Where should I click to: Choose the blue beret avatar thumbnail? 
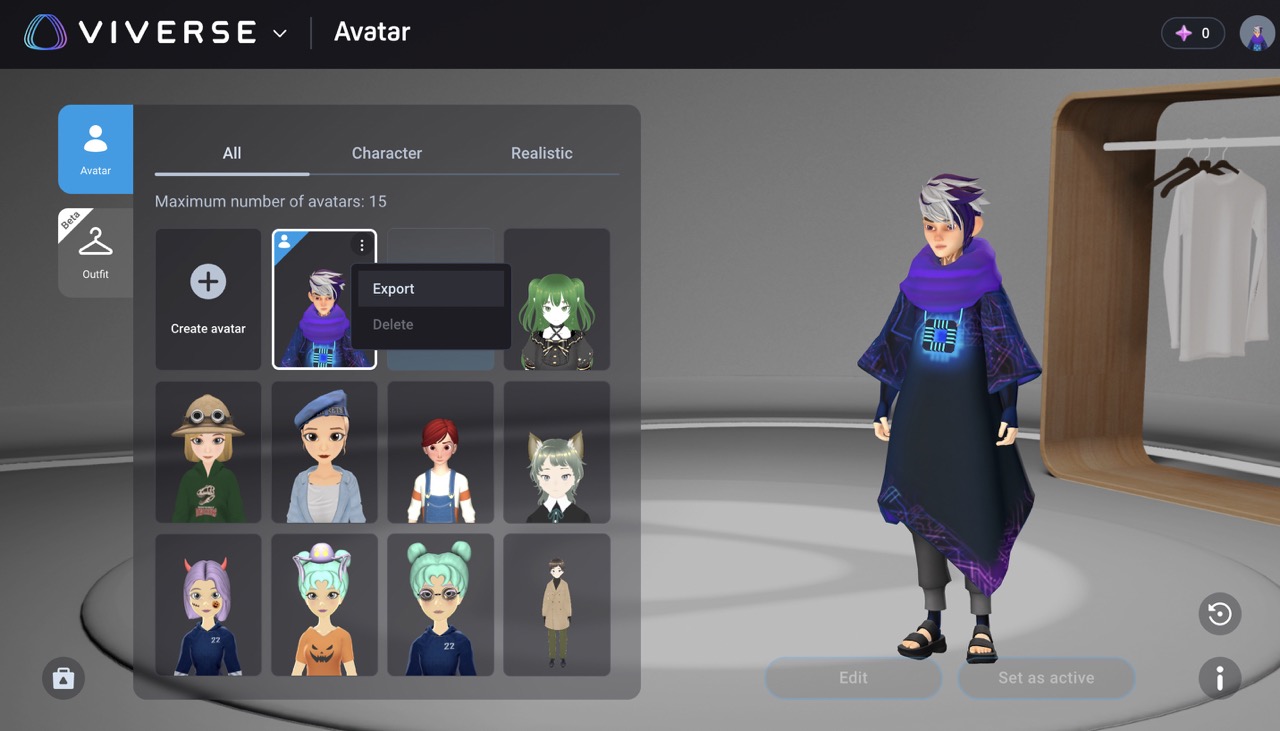tap(324, 452)
